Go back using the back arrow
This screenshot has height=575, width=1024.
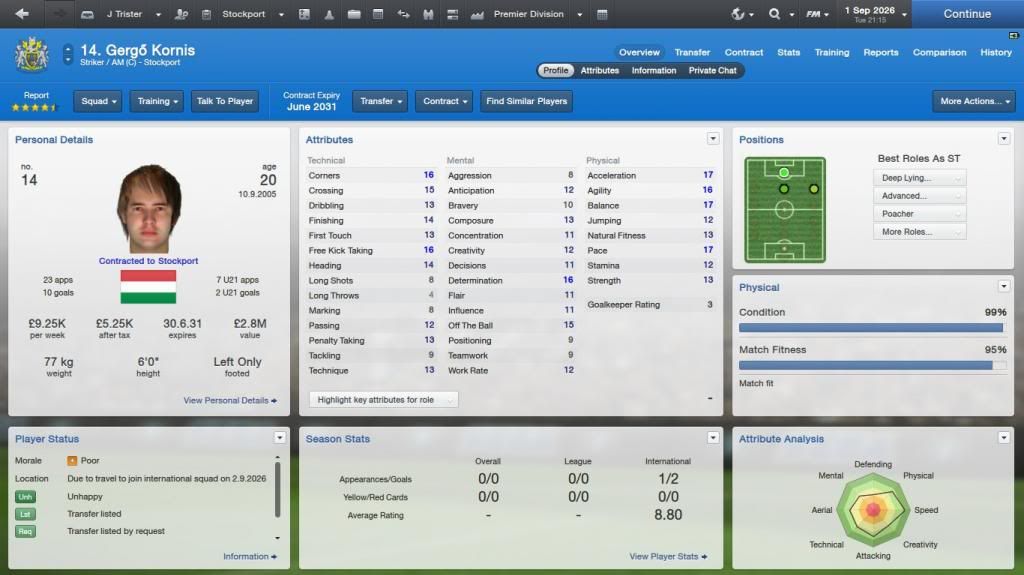click(22, 14)
